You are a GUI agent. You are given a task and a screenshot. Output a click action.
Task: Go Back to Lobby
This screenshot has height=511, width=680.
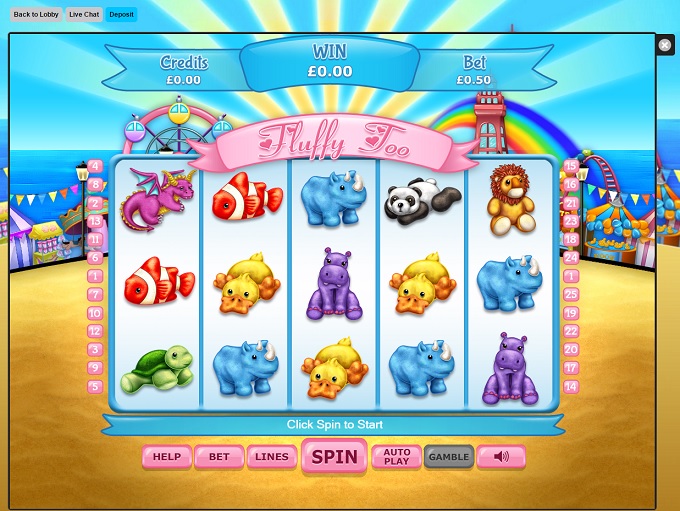(x=35, y=15)
